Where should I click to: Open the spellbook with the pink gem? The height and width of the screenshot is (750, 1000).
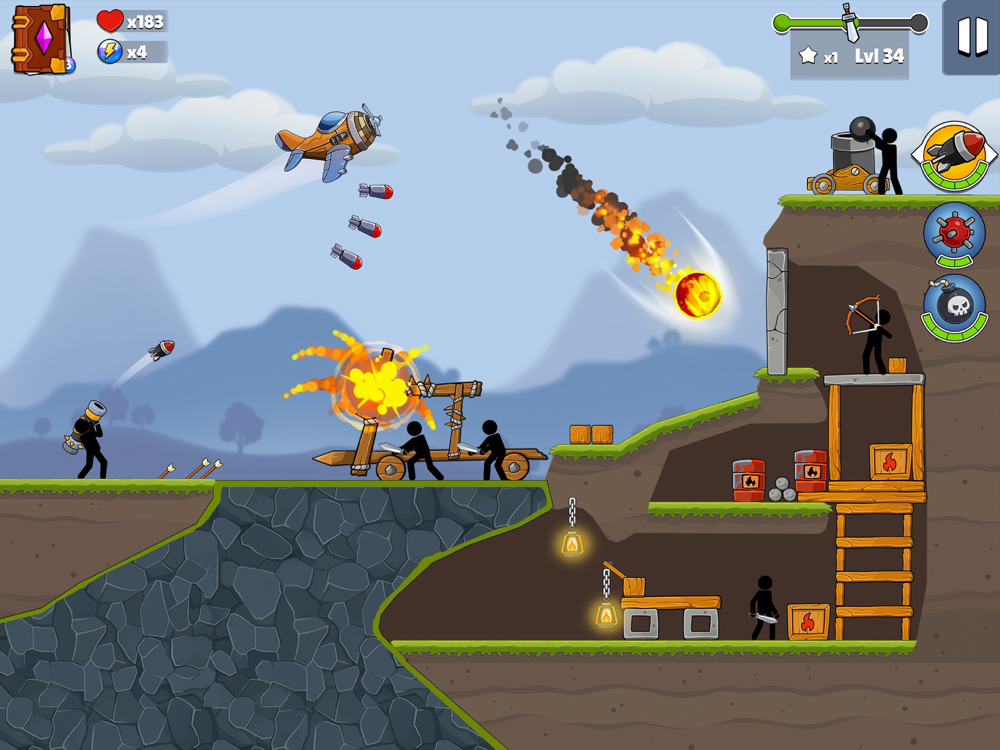(41, 39)
